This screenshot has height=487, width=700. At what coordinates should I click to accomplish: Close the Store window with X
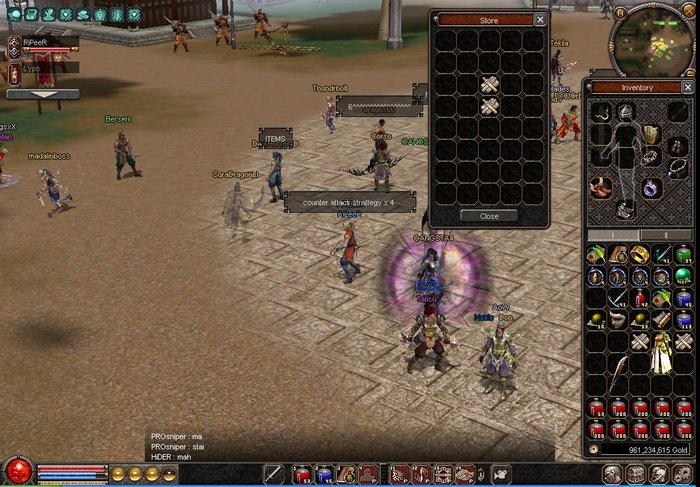click(x=541, y=19)
